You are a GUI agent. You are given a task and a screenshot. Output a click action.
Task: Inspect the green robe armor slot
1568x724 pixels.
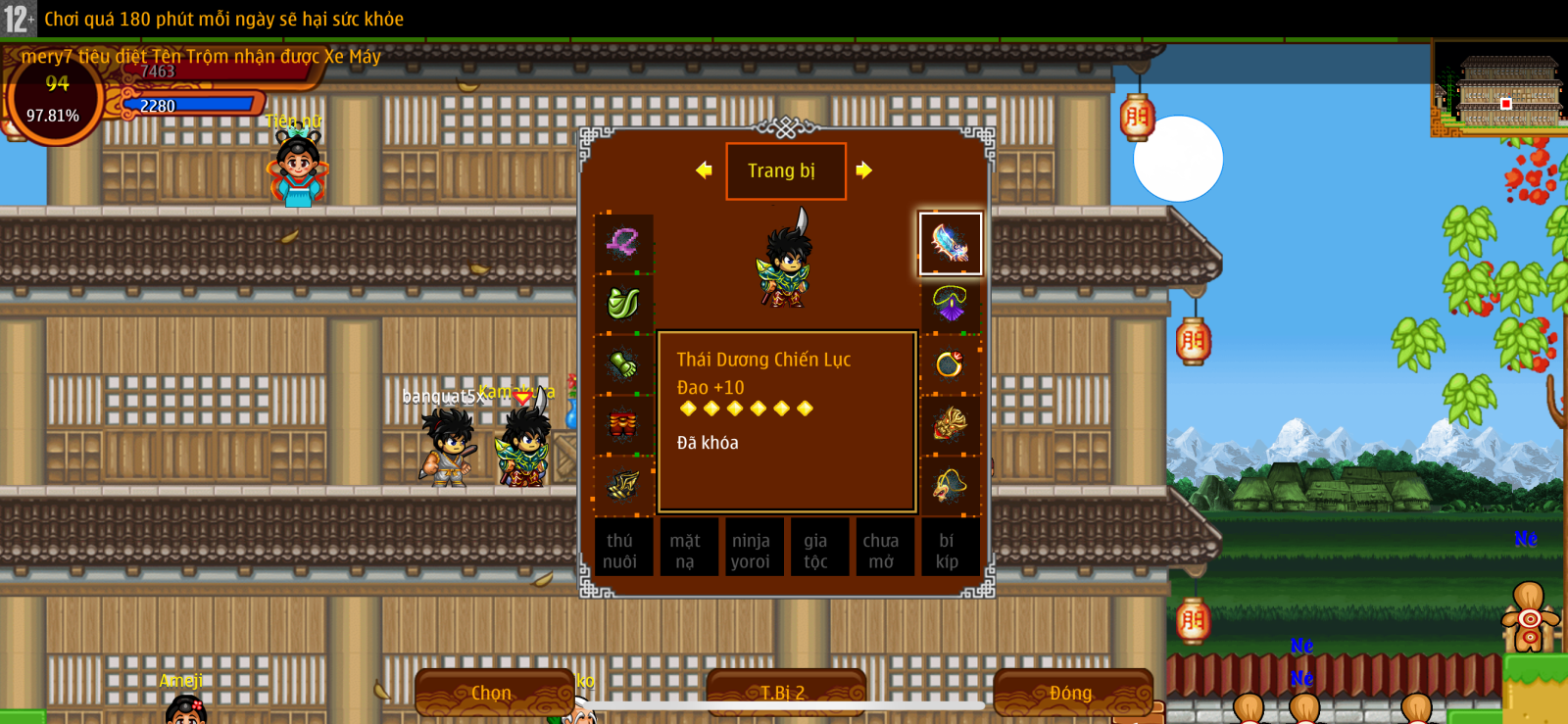[623, 304]
